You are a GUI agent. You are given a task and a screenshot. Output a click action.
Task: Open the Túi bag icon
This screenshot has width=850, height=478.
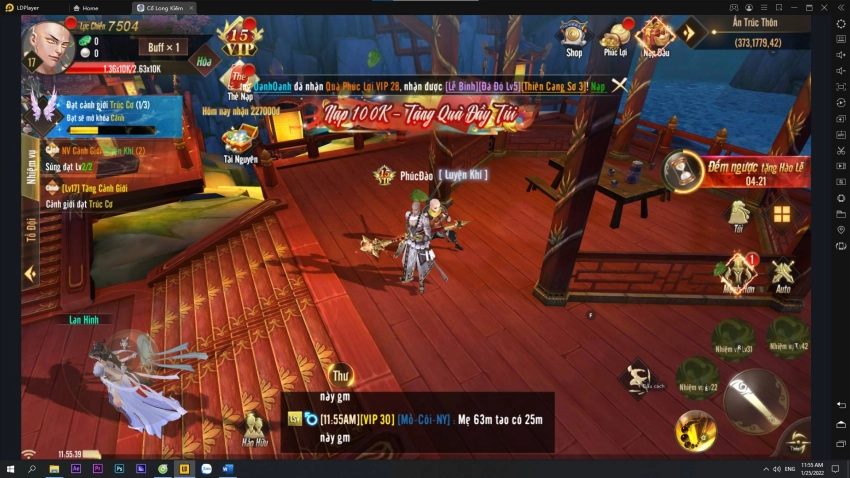(738, 213)
